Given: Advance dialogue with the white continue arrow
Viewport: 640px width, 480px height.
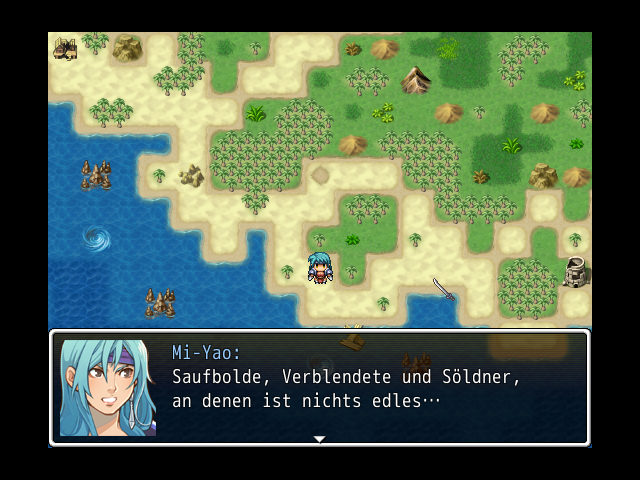Looking at the screenshot, I should point(319,438).
